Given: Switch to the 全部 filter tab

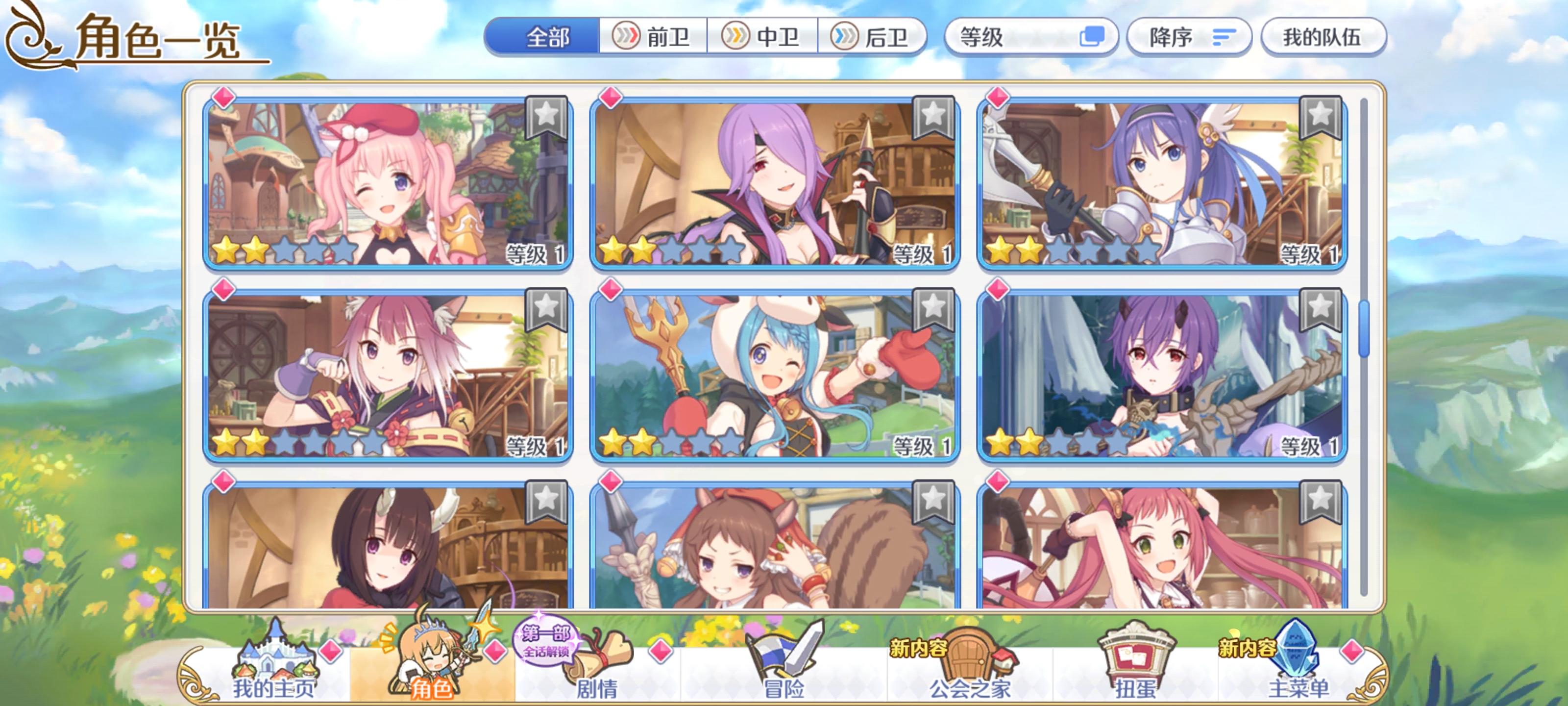Looking at the screenshot, I should pos(543,37).
